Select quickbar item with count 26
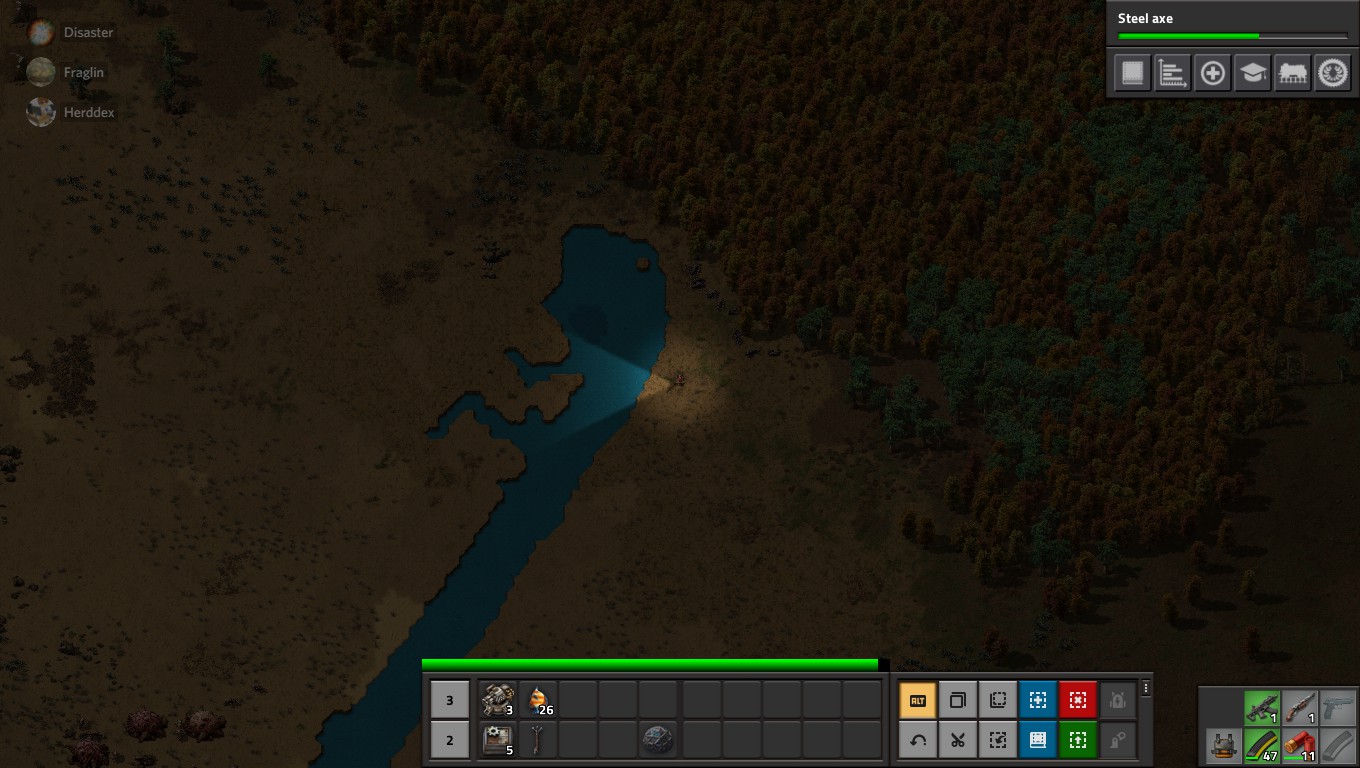The width and height of the screenshot is (1360, 768). click(538, 700)
